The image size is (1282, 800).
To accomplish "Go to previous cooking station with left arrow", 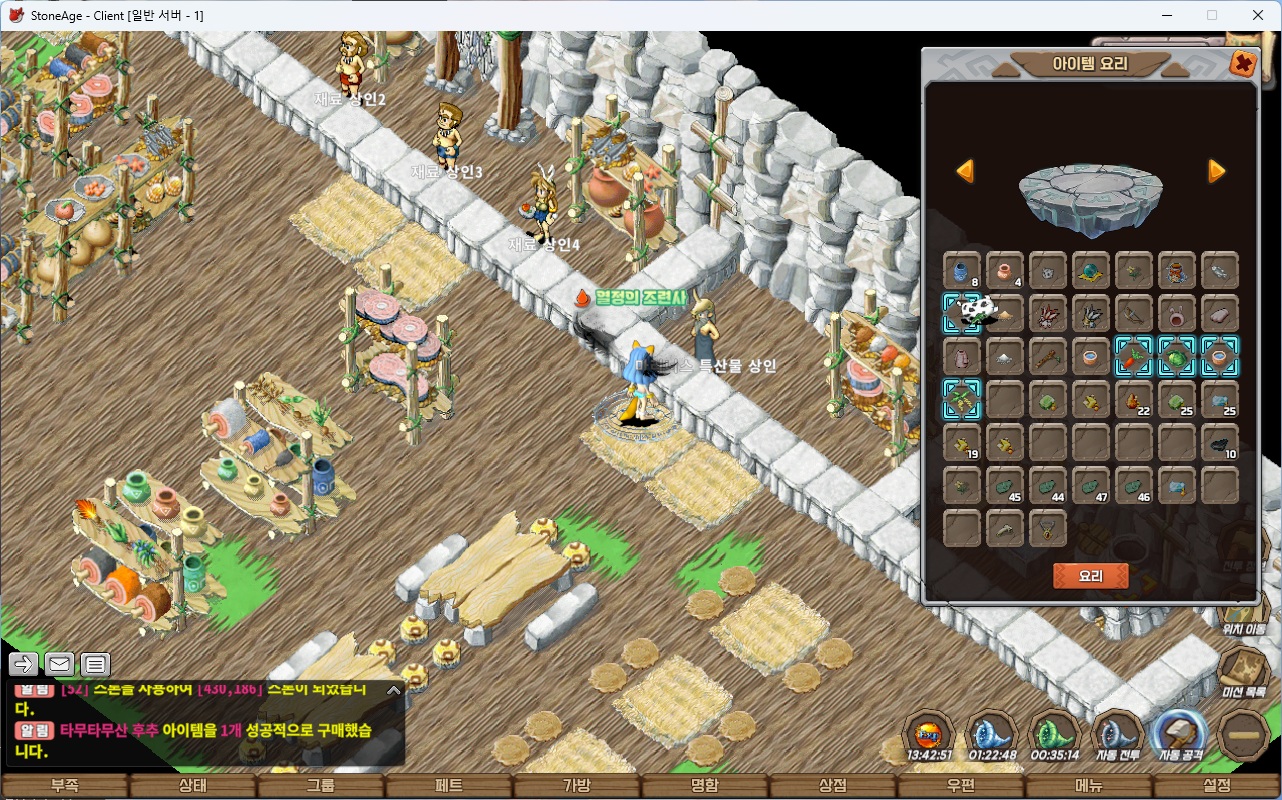I will [x=965, y=171].
